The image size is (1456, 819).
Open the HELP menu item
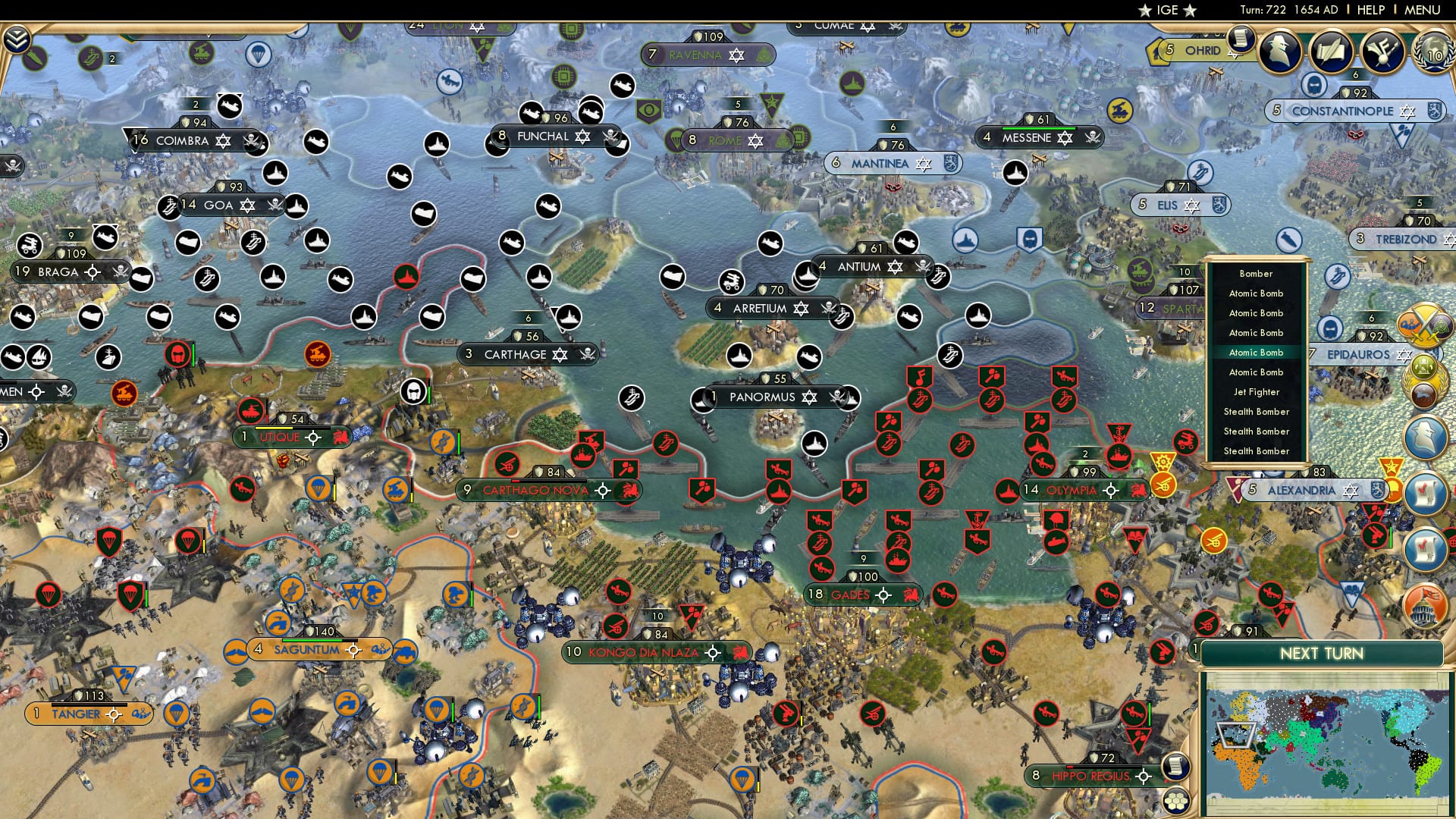1370,10
